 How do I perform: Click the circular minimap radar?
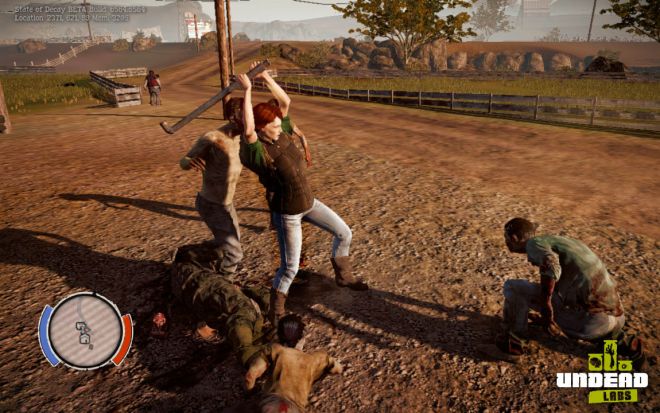pyautogui.click(x=85, y=331)
